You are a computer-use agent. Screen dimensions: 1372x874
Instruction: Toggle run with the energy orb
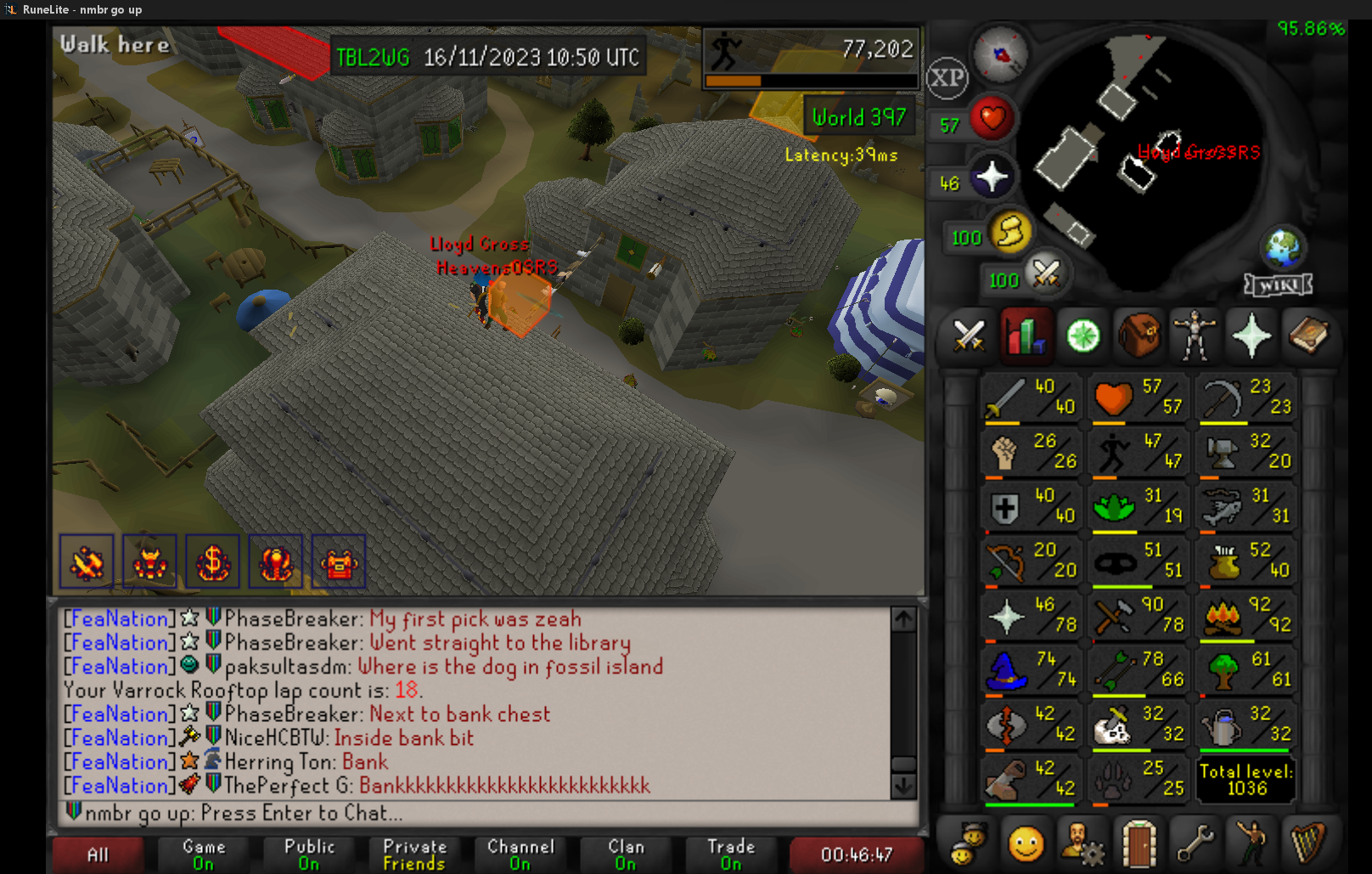tap(1009, 232)
